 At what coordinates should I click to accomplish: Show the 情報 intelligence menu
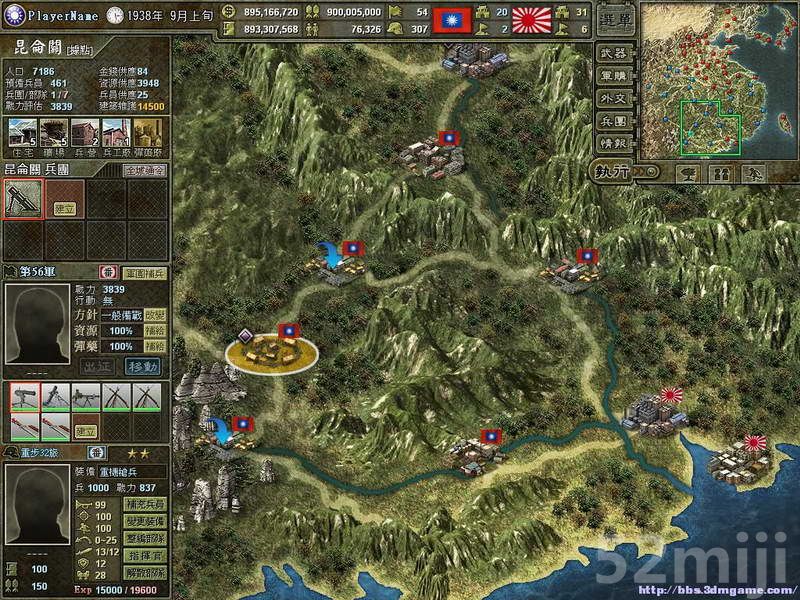coord(613,144)
